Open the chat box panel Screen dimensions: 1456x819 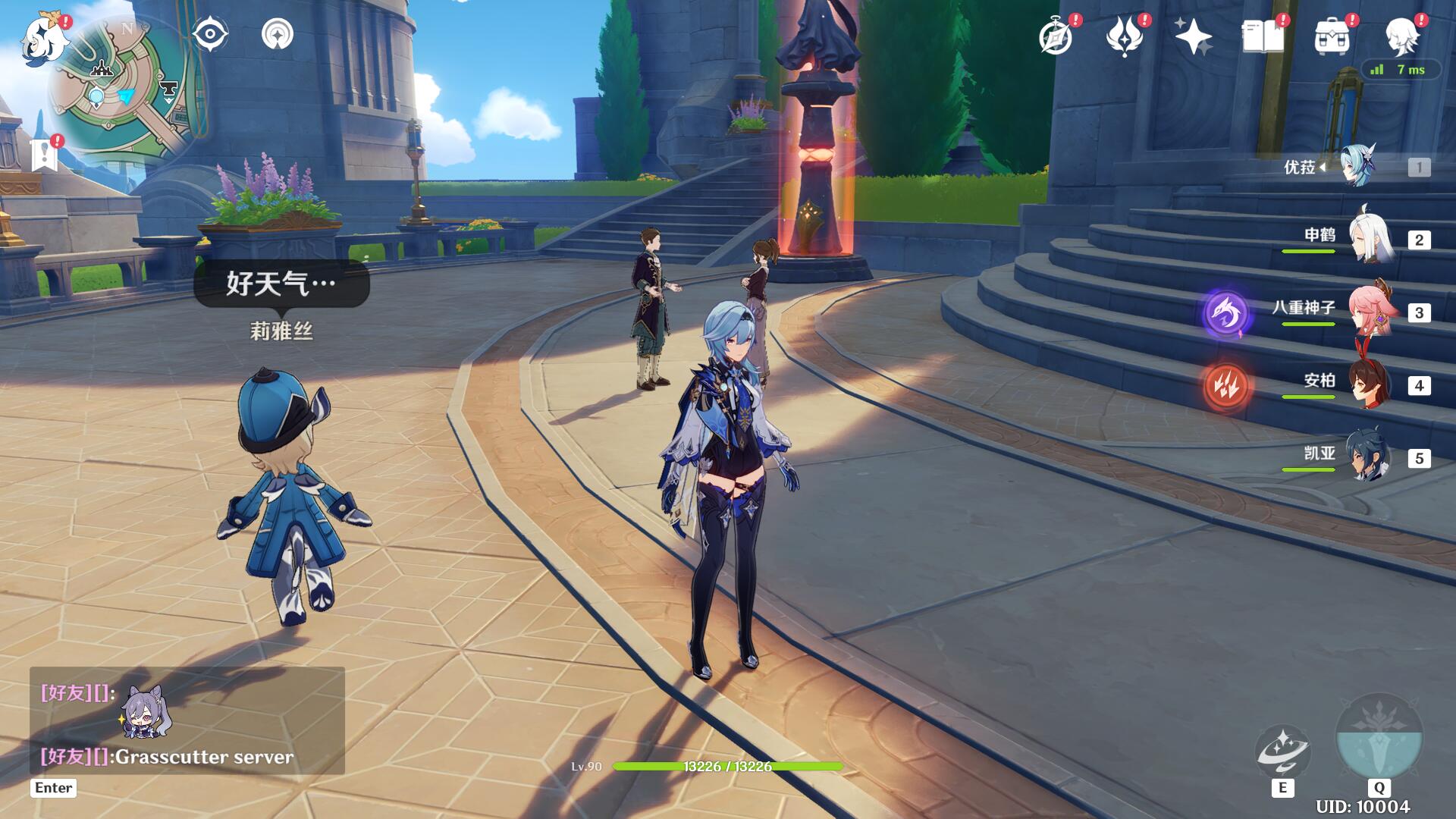(x=187, y=720)
